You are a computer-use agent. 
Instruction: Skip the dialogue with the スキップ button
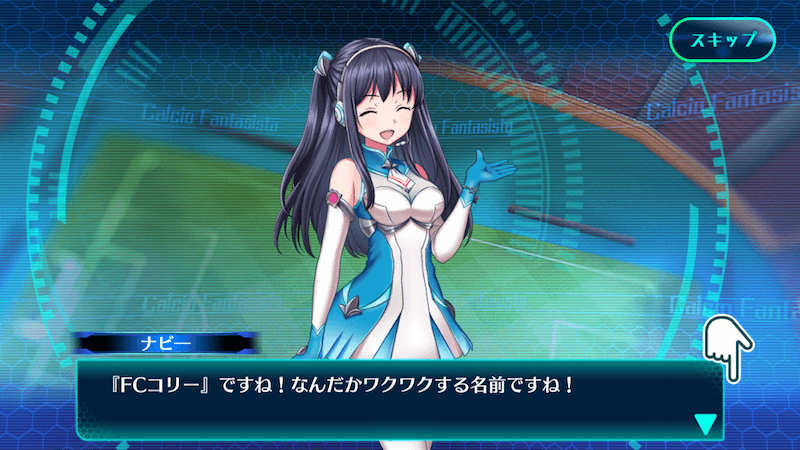(723, 42)
